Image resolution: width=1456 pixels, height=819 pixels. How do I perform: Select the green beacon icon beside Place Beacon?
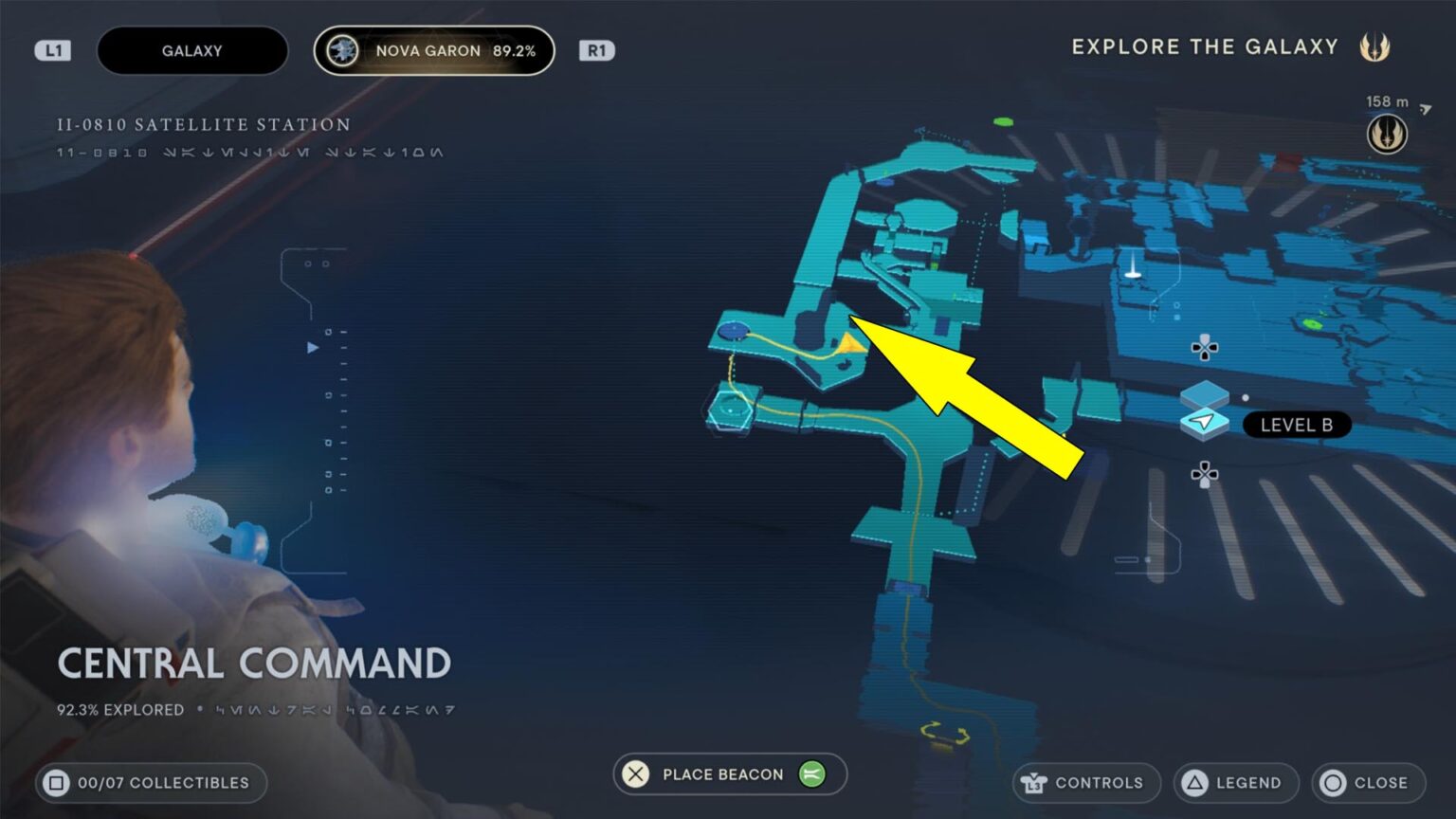click(x=812, y=774)
